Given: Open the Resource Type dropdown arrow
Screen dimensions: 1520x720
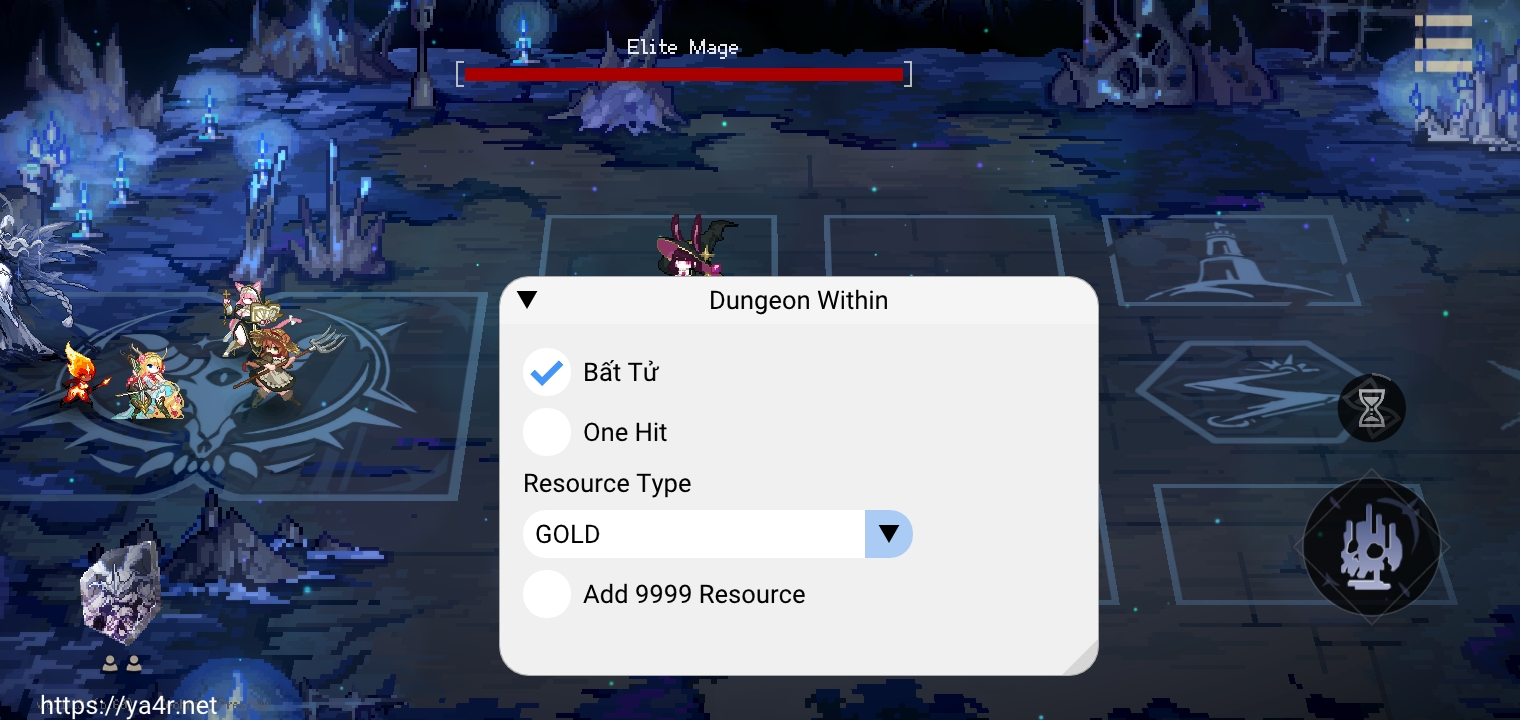Looking at the screenshot, I should pyautogui.click(x=888, y=533).
